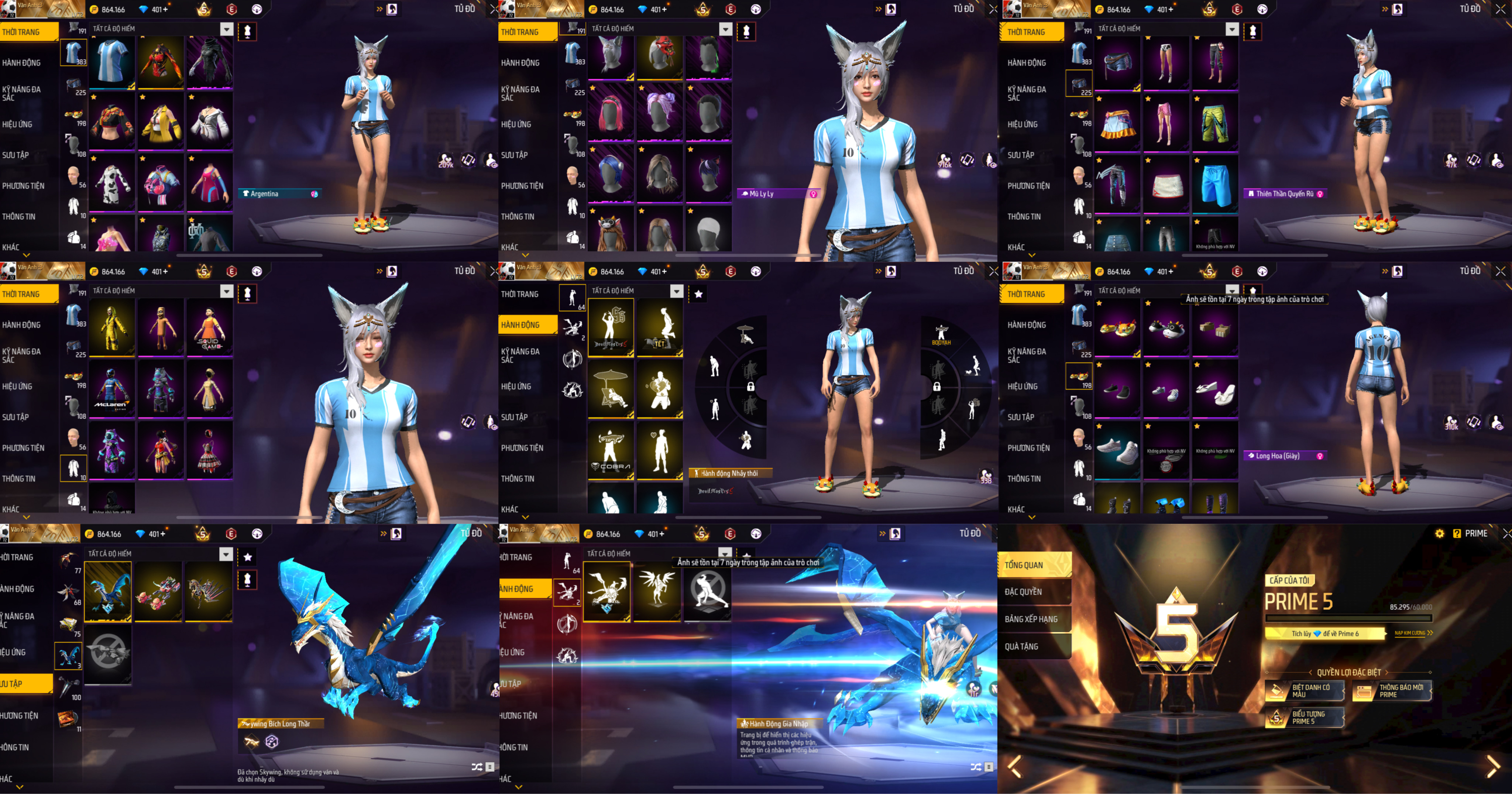Choose the McLaren racing suit thumbnail
Screen dimensions: 1512x794
tap(111, 388)
